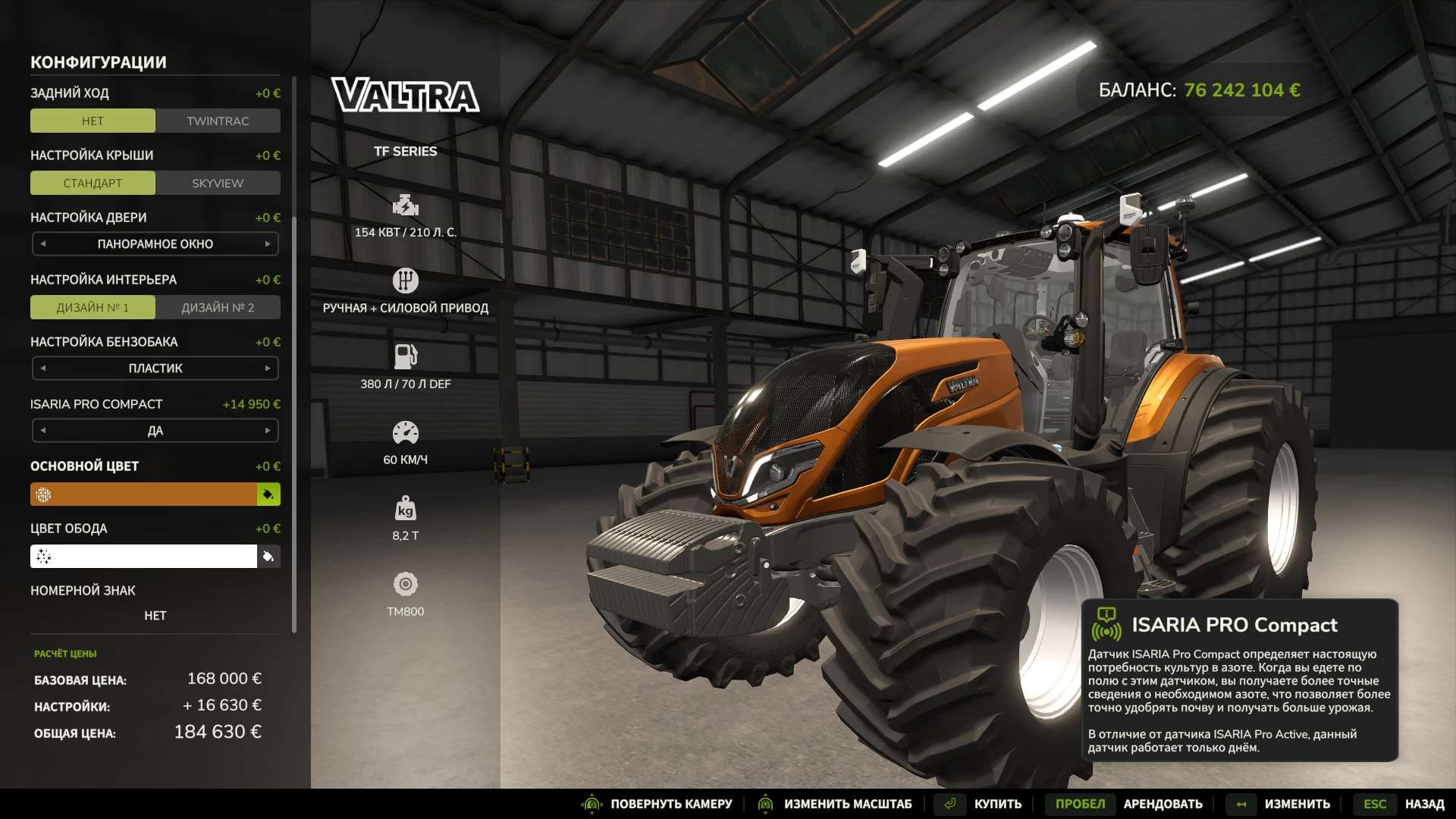Lease the tractor with АРЕНДОВАТЬ

1163,804
